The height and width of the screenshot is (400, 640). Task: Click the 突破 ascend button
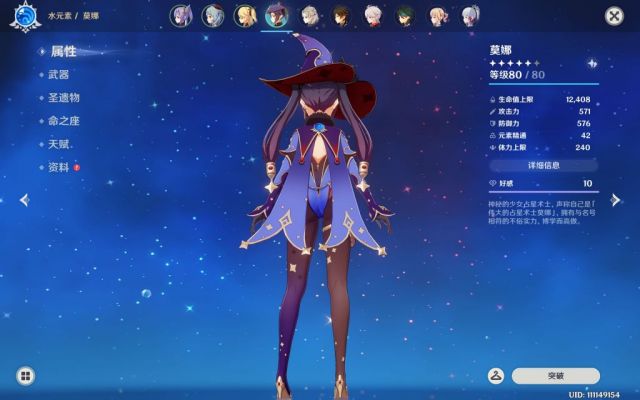click(x=556, y=376)
